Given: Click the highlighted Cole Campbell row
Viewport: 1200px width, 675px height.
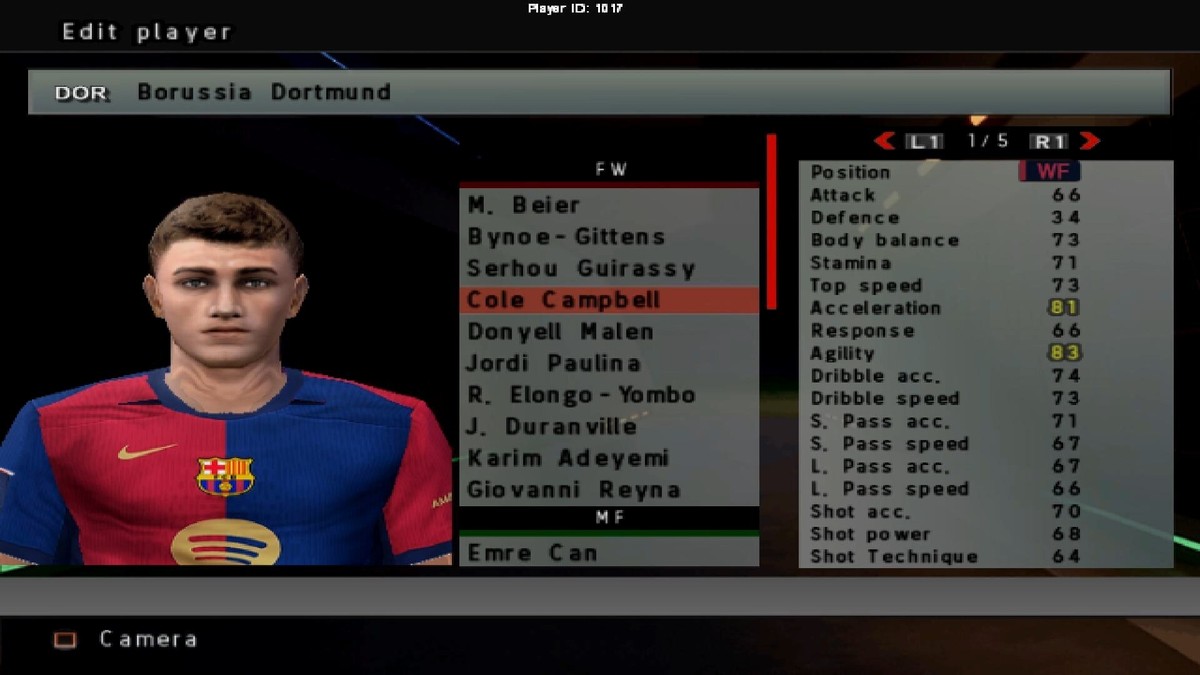Looking at the screenshot, I should pyautogui.click(x=608, y=300).
